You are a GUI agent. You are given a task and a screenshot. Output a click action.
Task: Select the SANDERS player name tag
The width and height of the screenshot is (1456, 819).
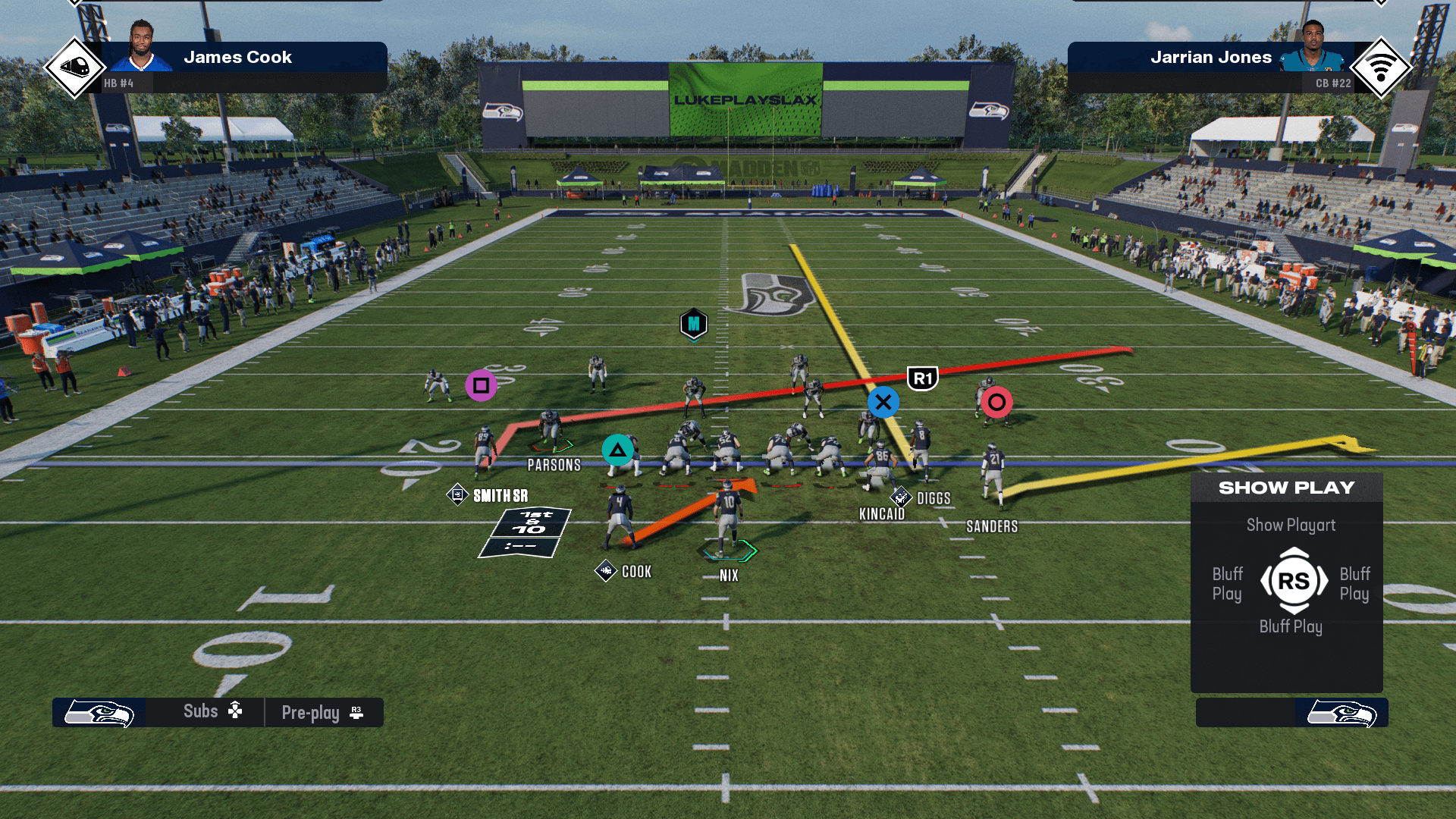pyautogui.click(x=991, y=526)
